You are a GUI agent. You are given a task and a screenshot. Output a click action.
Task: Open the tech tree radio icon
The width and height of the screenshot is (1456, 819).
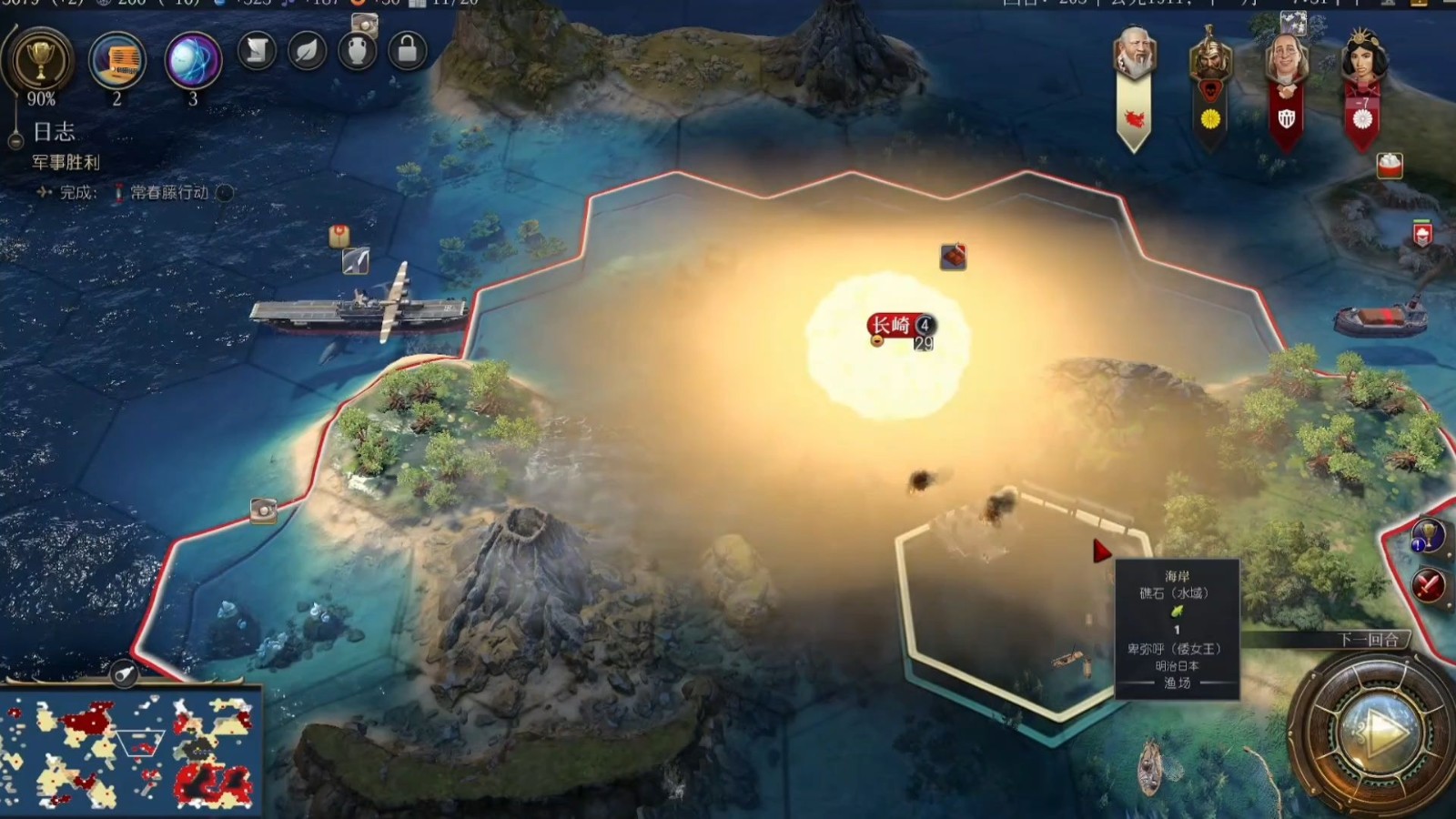pyautogui.click(x=117, y=60)
